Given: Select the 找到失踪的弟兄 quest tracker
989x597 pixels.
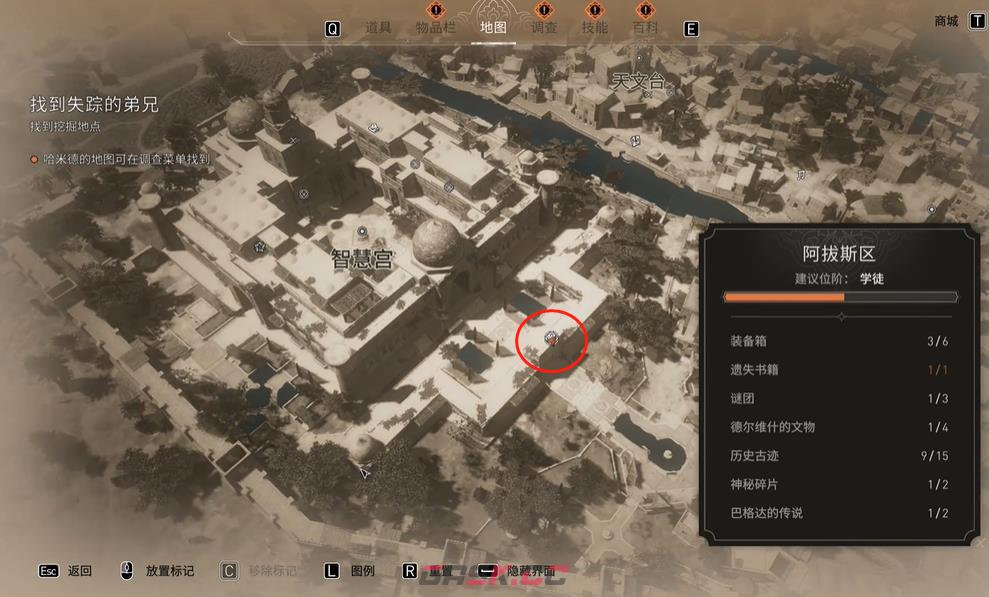Looking at the screenshot, I should 94,105.
